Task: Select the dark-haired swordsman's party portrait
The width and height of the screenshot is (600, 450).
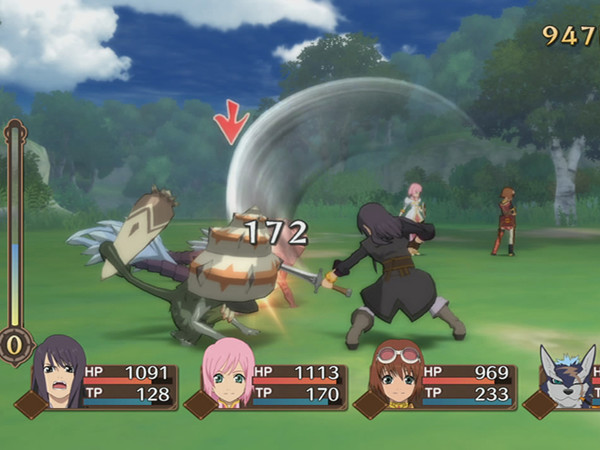Action: coord(58,375)
